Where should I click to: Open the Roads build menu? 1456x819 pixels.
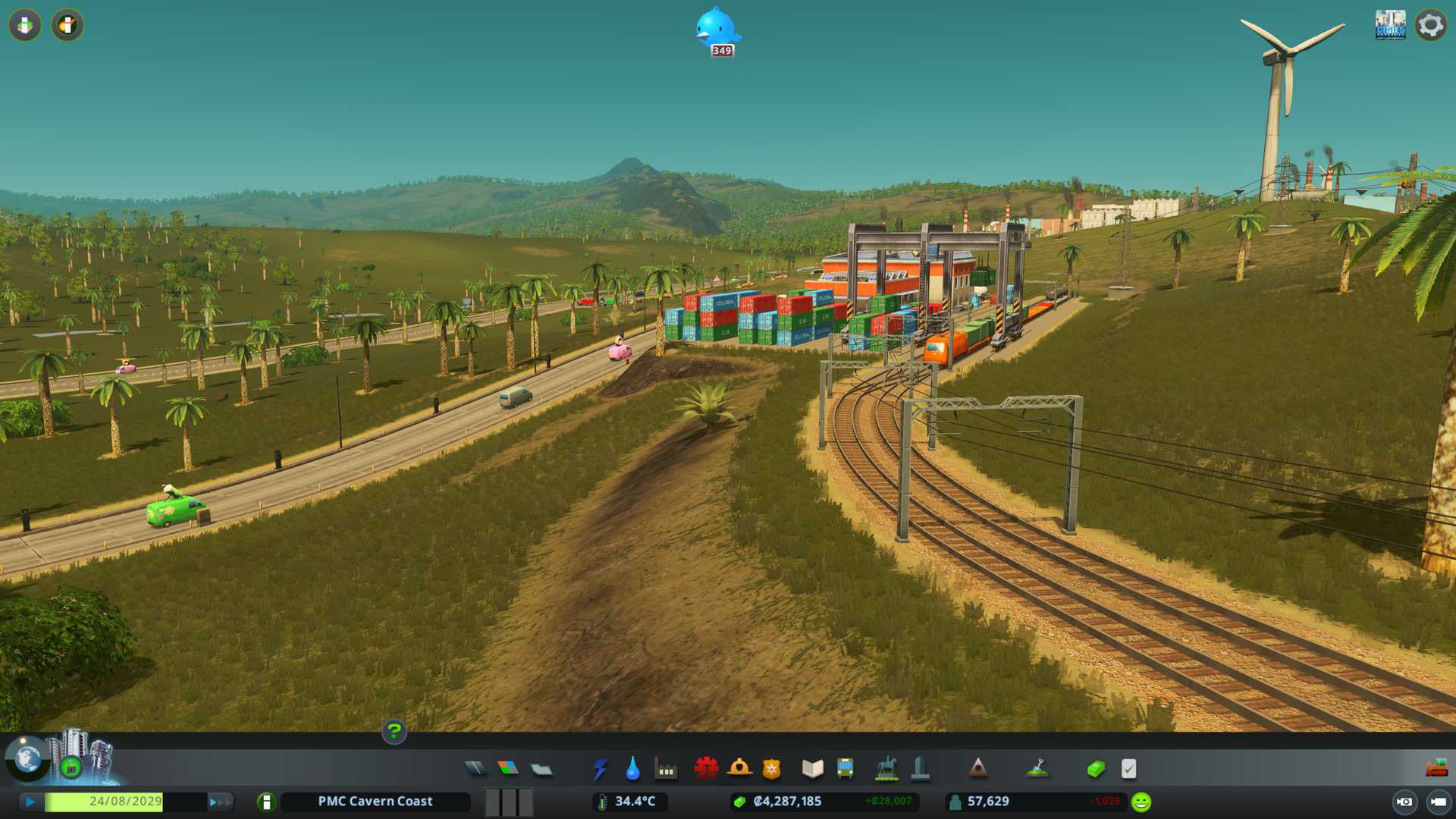(475, 769)
